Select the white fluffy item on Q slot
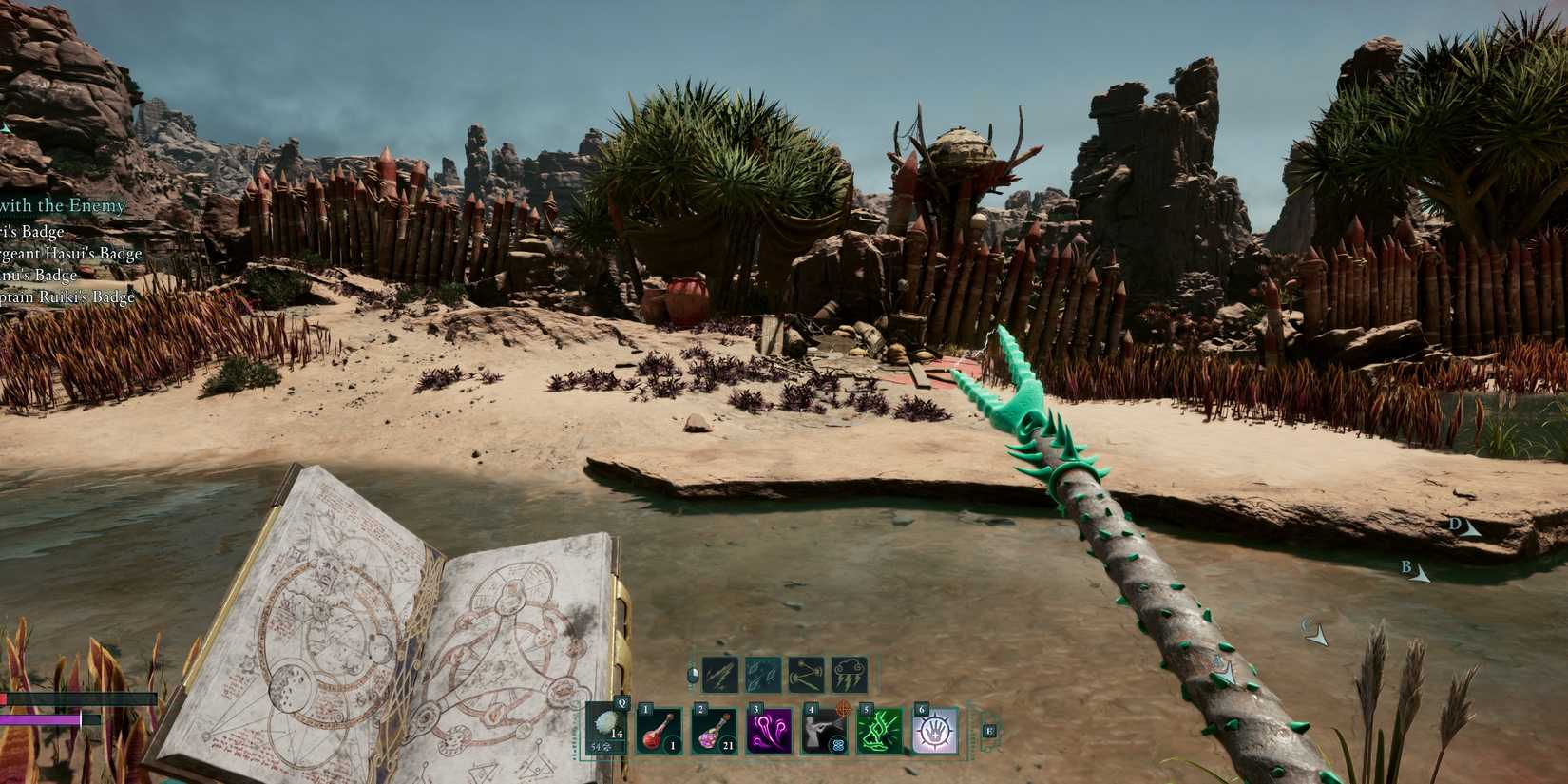Viewport: 1568px width, 784px height. [x=605, y=730]
